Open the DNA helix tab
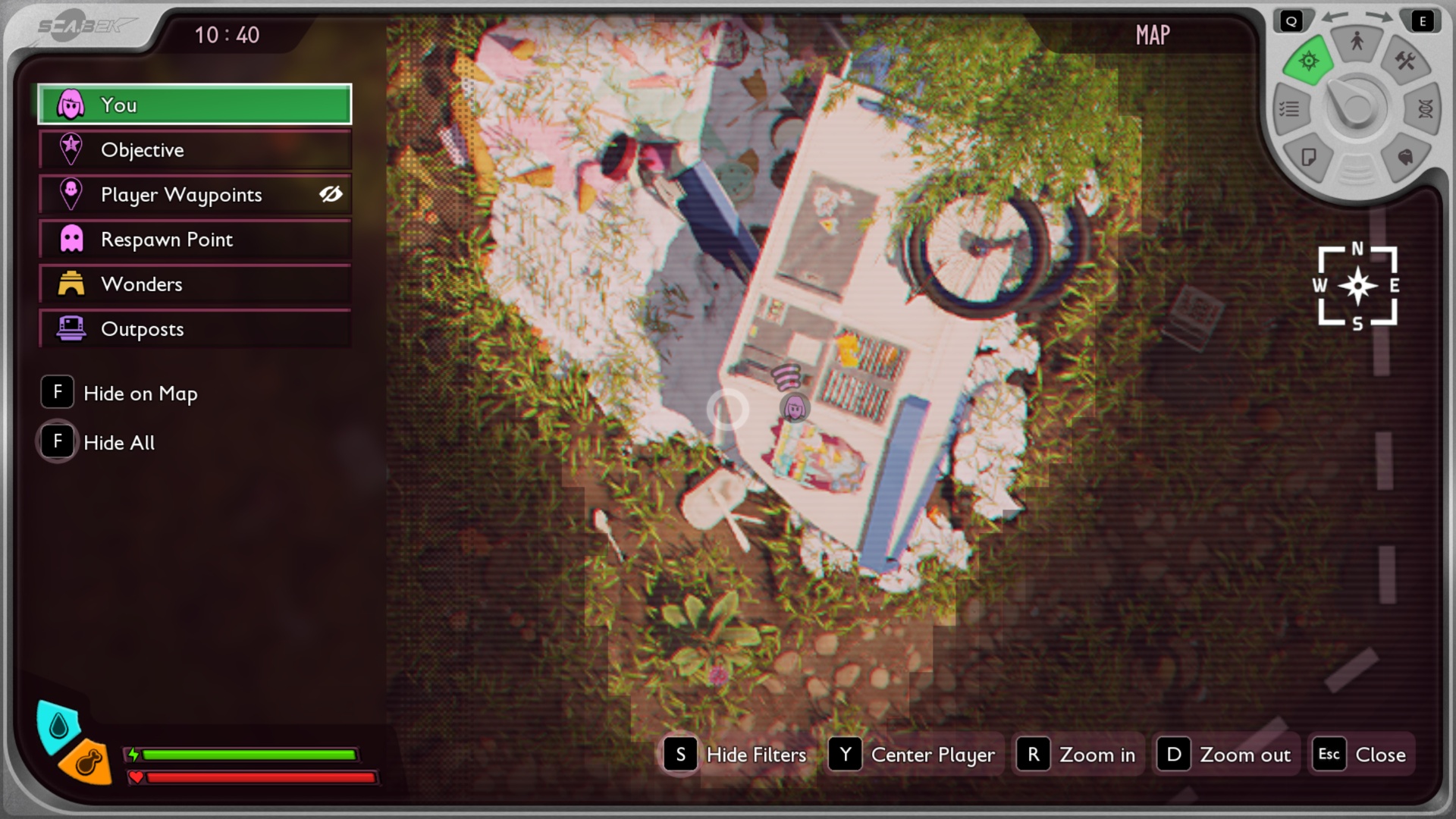The width and height of the screenshot is (1456, 819). coord(1425,109)
